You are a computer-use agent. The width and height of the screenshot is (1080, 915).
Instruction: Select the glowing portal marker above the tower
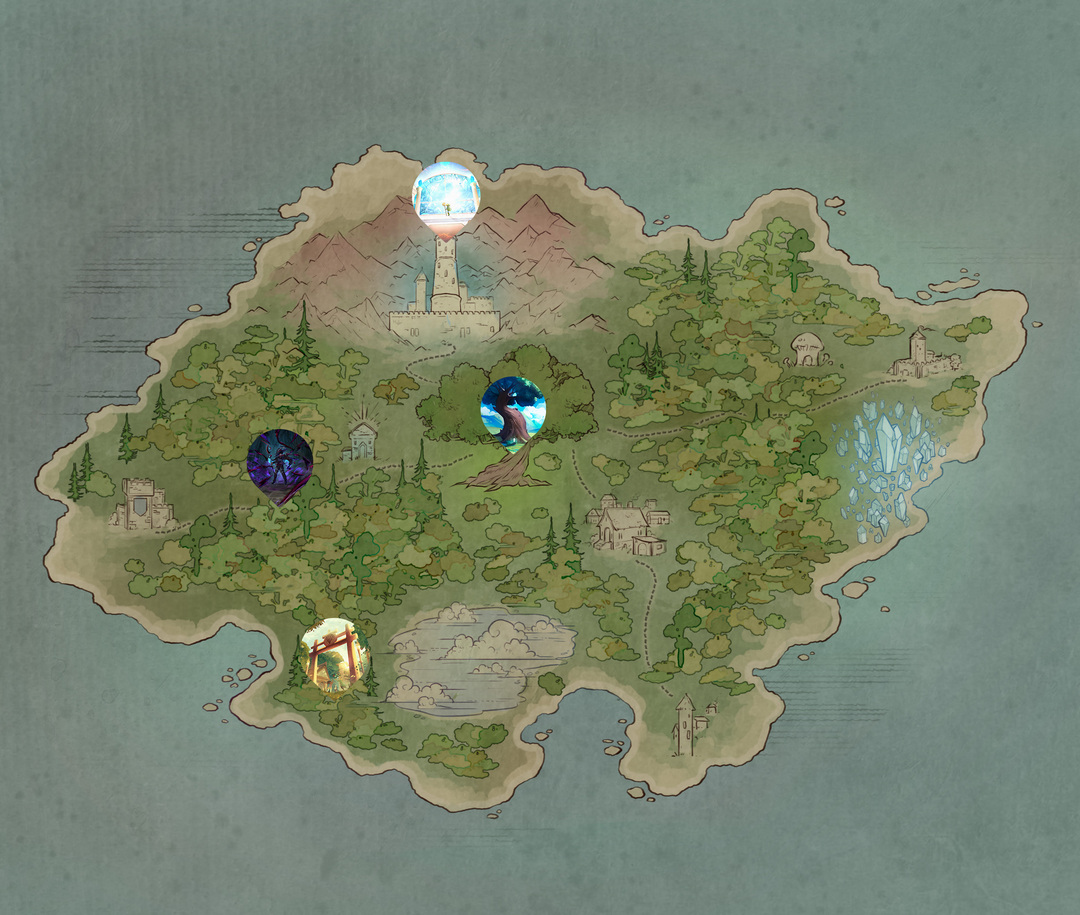click(x=446, y=194)
